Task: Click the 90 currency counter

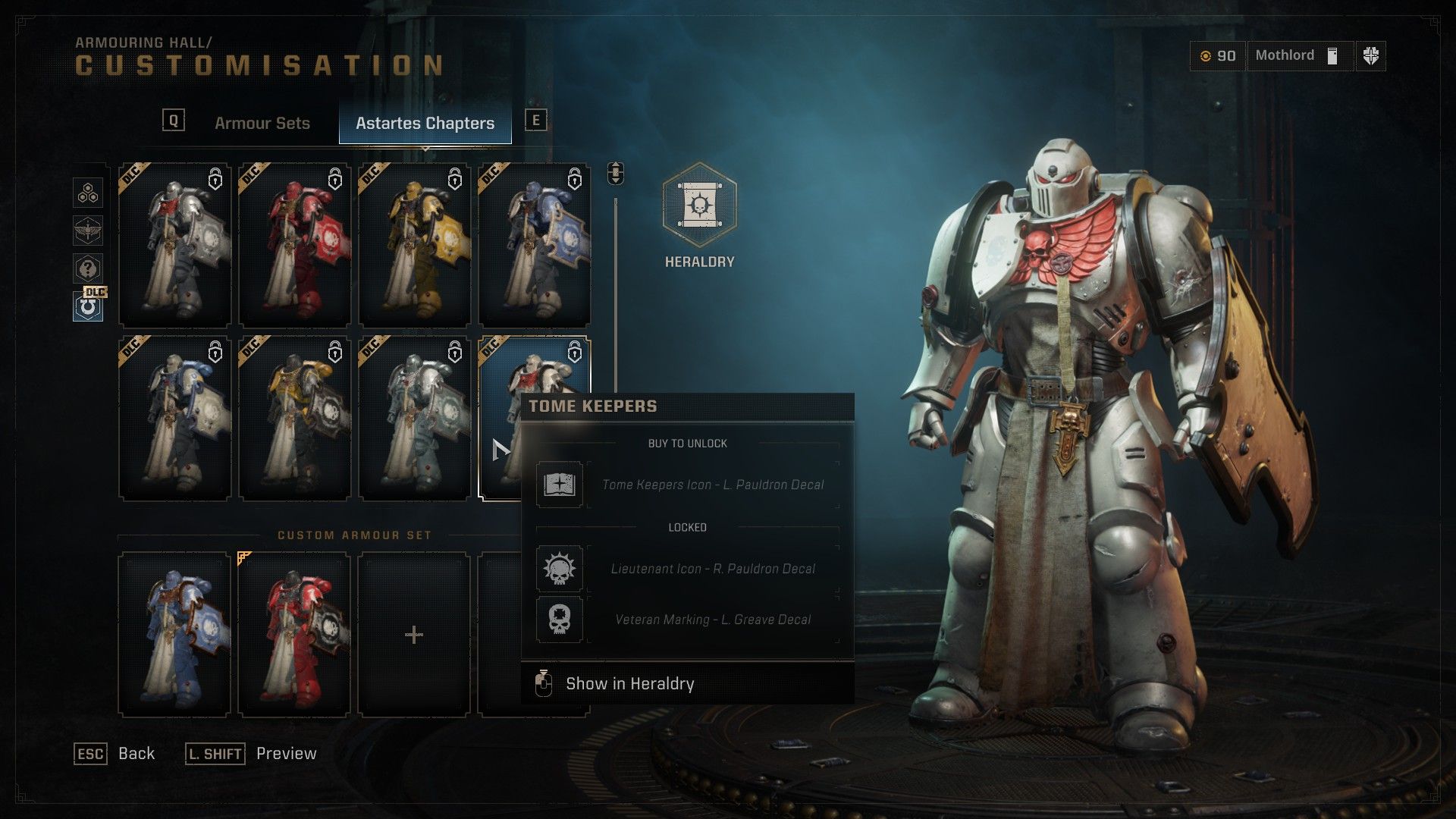Action: coord(1218,55)
